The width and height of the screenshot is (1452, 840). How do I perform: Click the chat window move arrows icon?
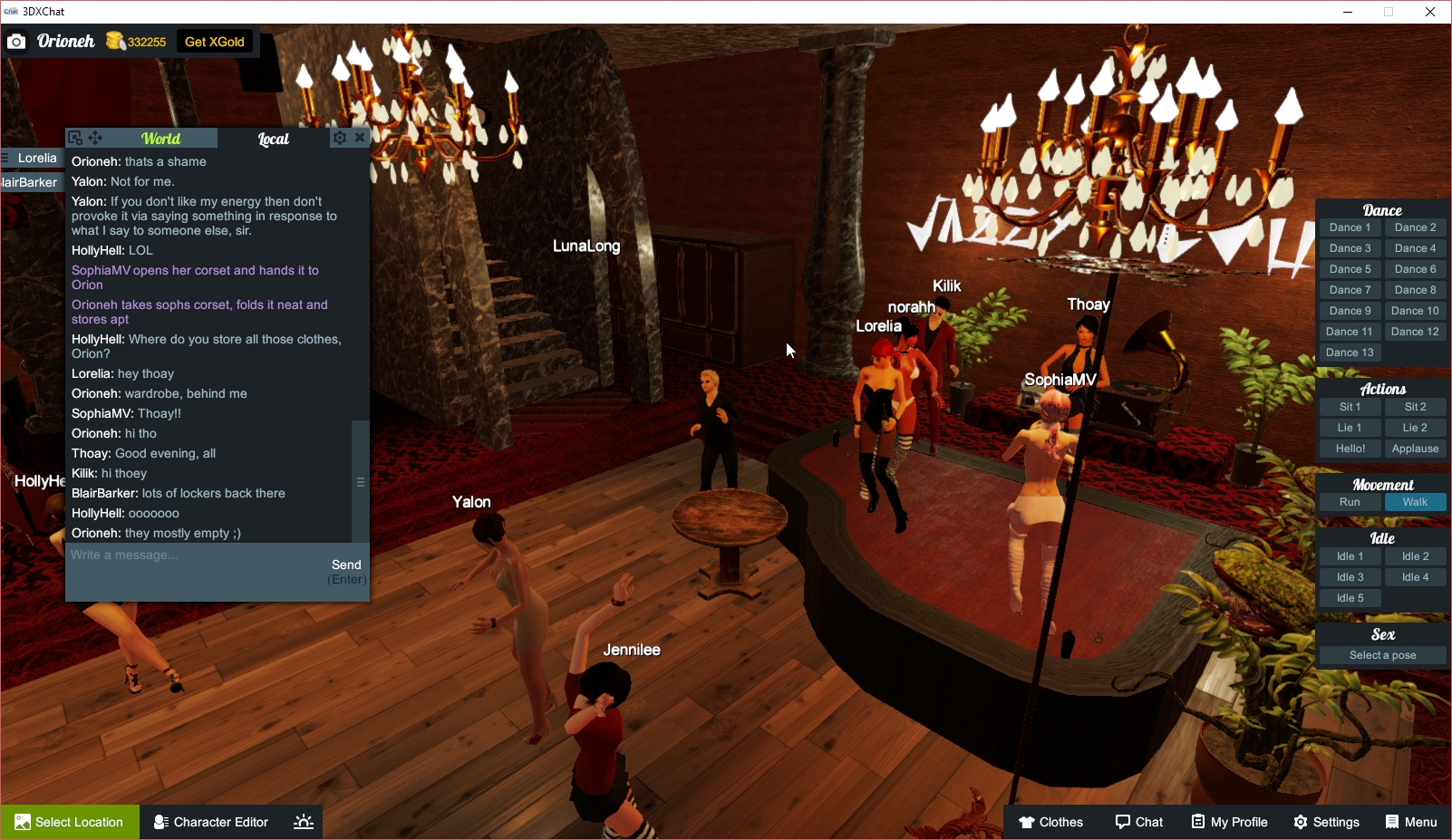tap(95, 137)
